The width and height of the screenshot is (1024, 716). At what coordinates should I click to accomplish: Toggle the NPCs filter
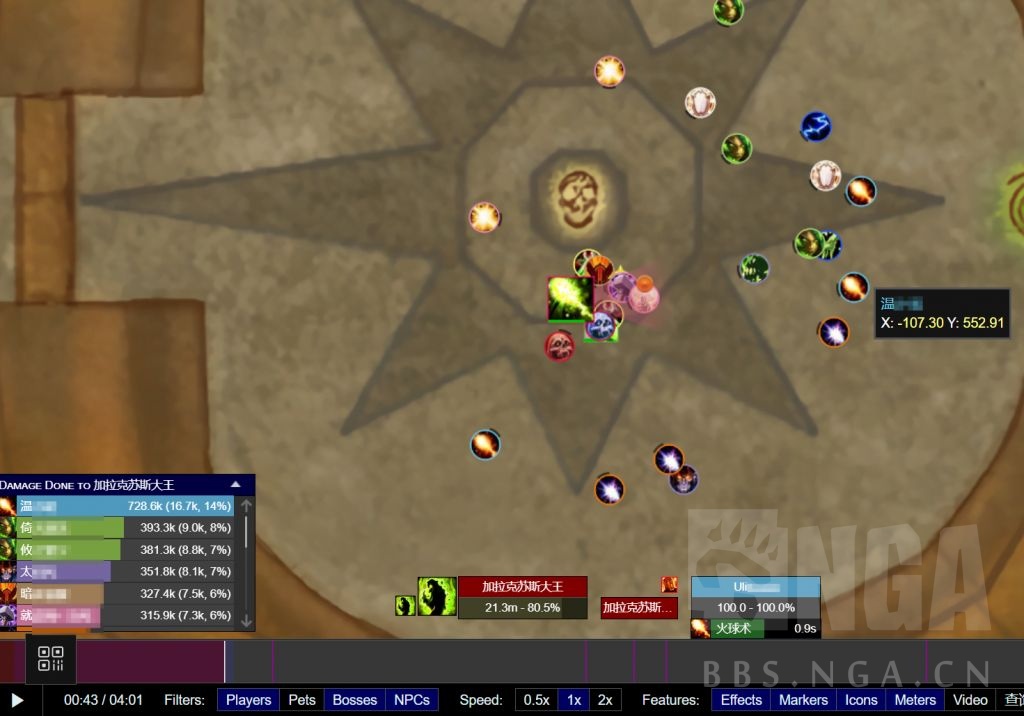[411, 700]
